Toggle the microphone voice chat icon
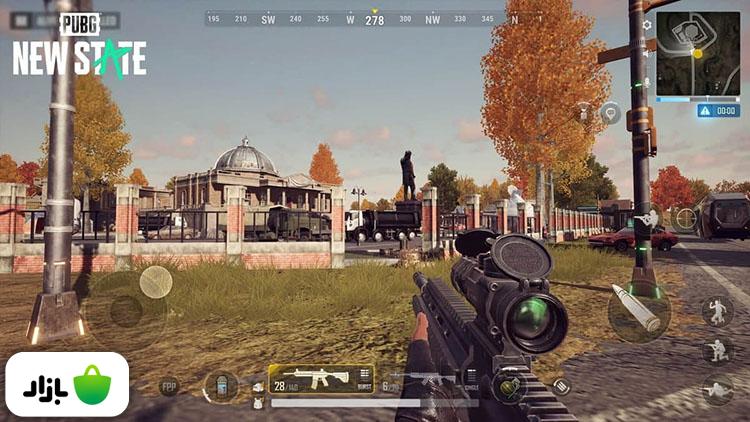 tap(647, 80)
